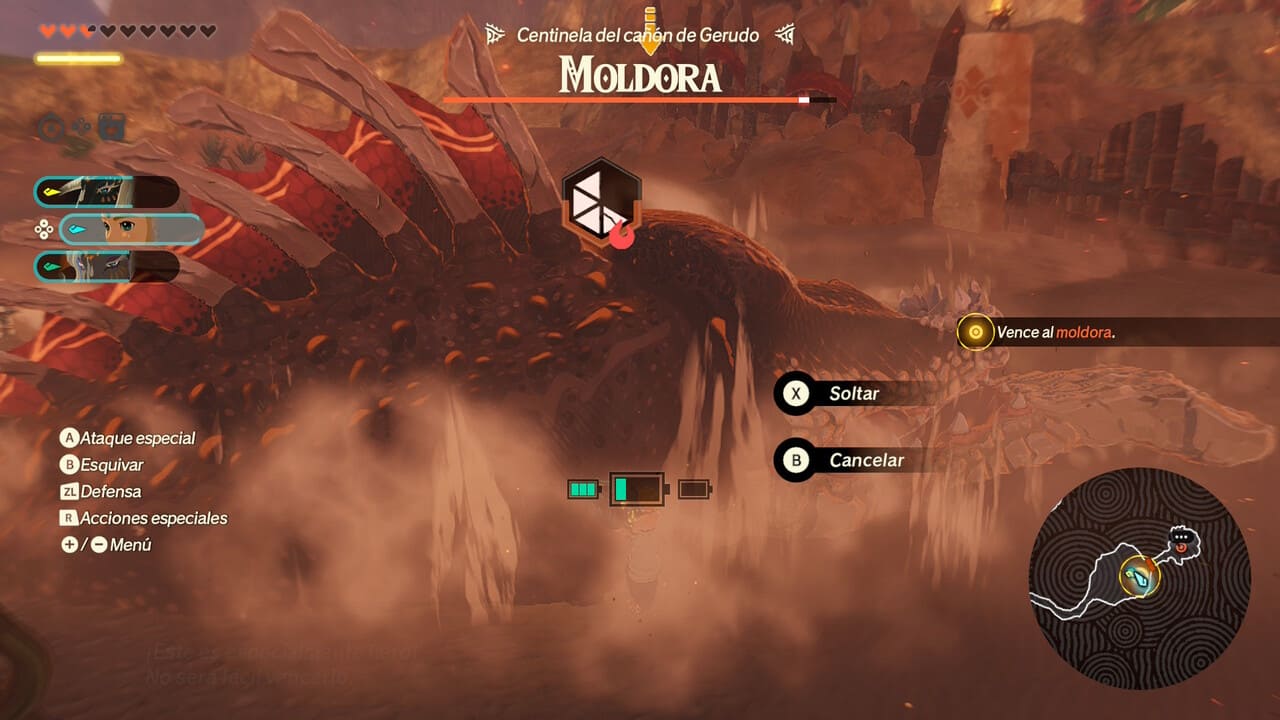The image size is (1280, 720).
Task: Select the white-haired ally portrait with green marker
Action: click(107, 267)
